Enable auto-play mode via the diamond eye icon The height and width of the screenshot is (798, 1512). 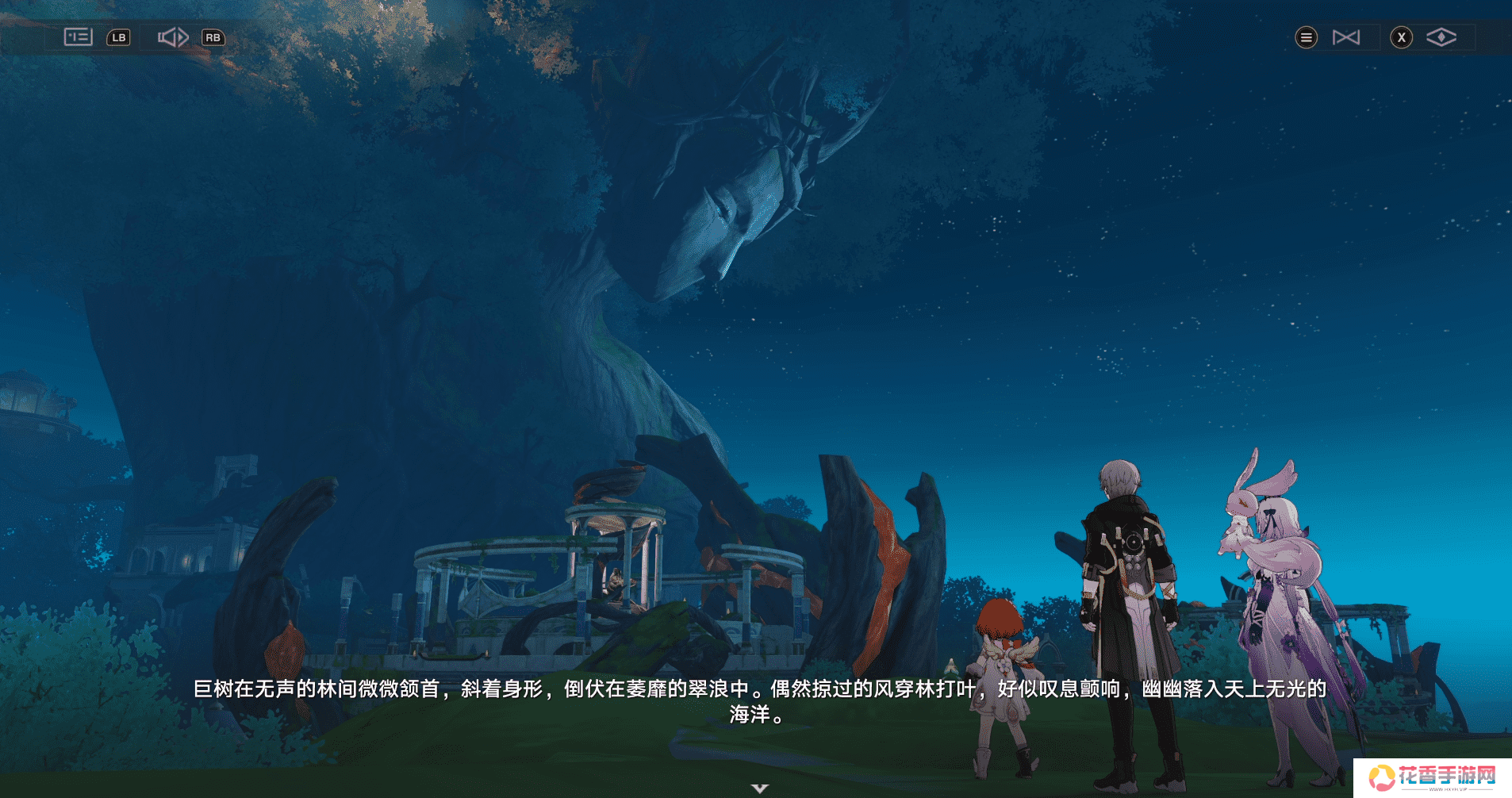tap(1443, 36)
